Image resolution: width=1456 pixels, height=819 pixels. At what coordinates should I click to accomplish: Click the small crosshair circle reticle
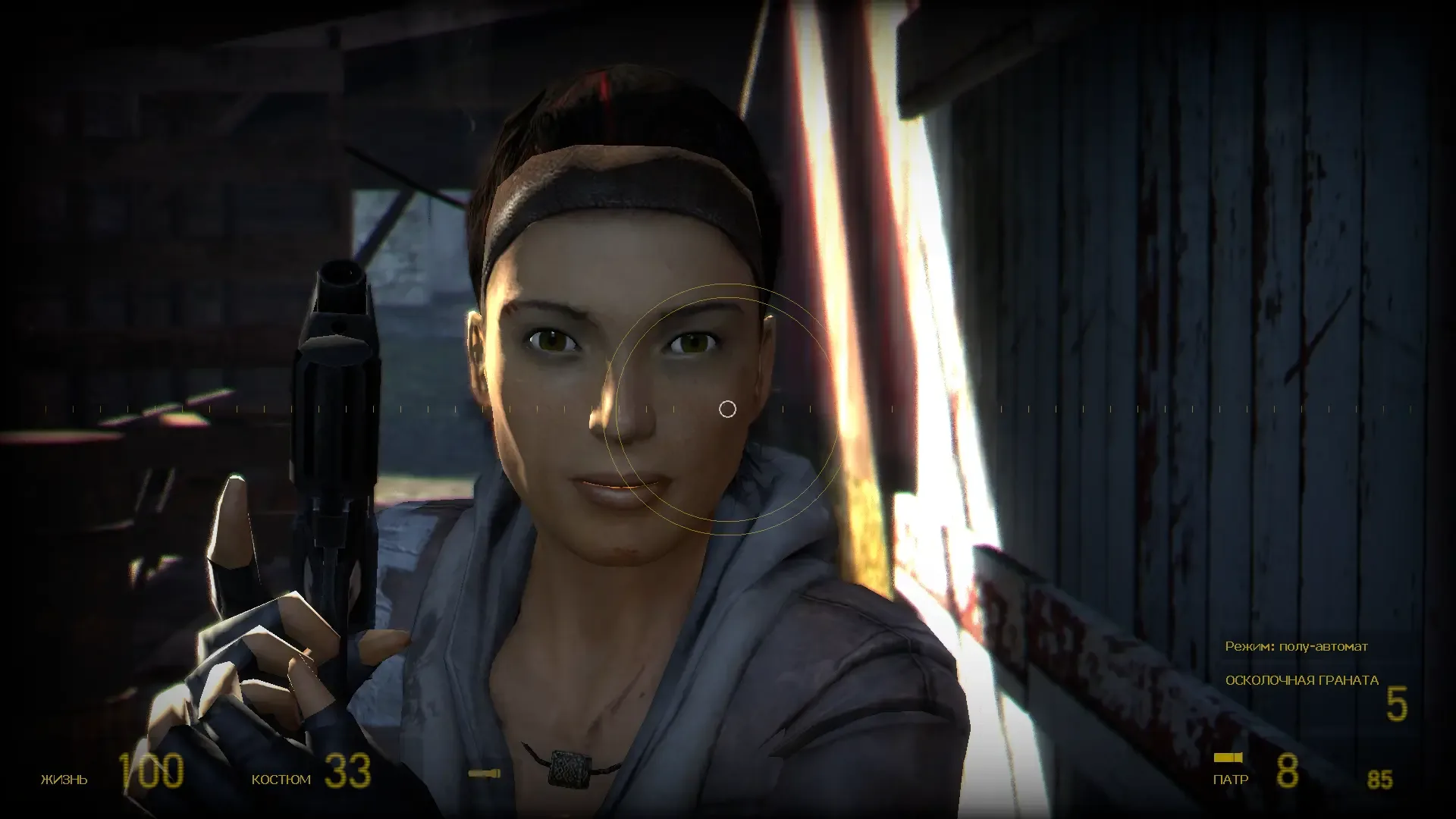tap(728, 409)
